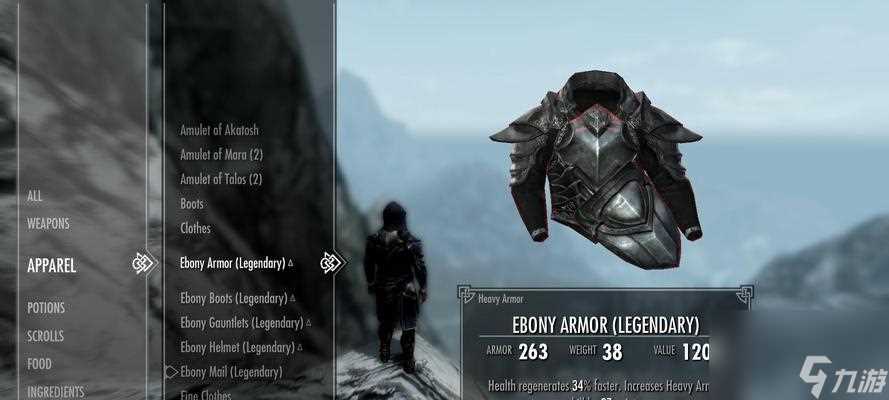Open the Apparel category
The height and width of the screenshot is (400, 889).
(52, 266)
